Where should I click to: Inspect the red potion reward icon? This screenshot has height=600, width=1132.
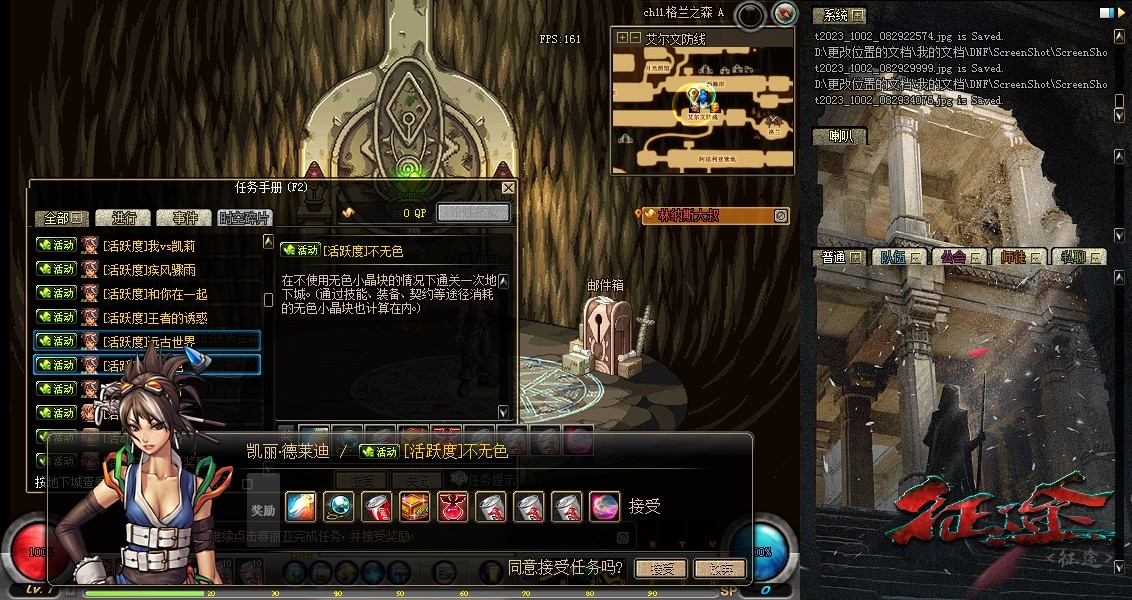(452, 507)
